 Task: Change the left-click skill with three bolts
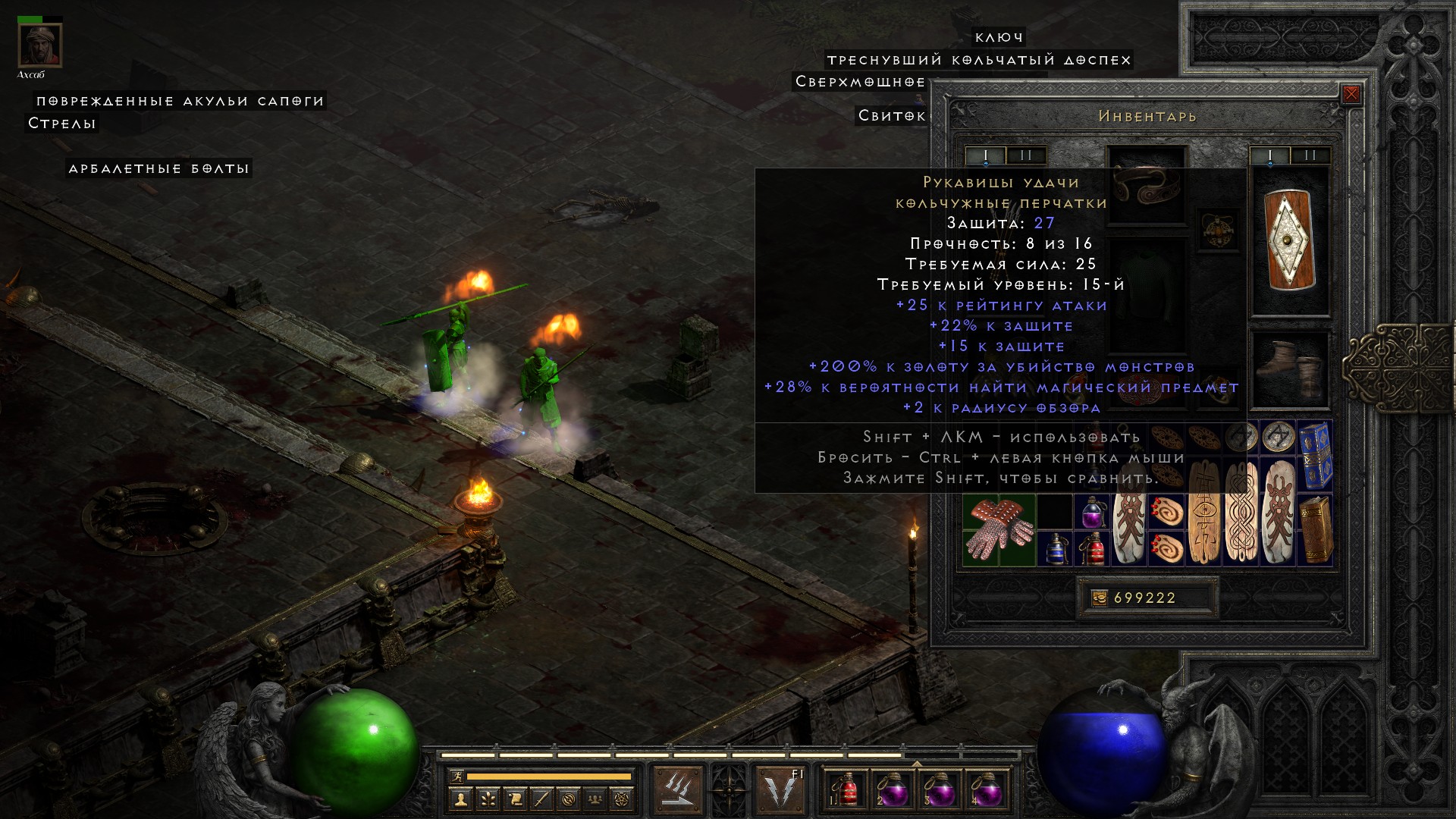[x=677, y=790]
